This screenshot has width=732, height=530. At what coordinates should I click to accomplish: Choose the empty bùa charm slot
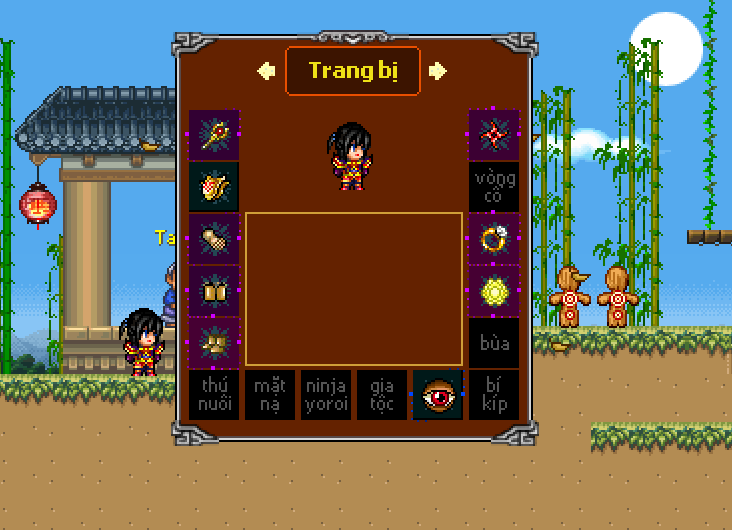tap(494, 343)
